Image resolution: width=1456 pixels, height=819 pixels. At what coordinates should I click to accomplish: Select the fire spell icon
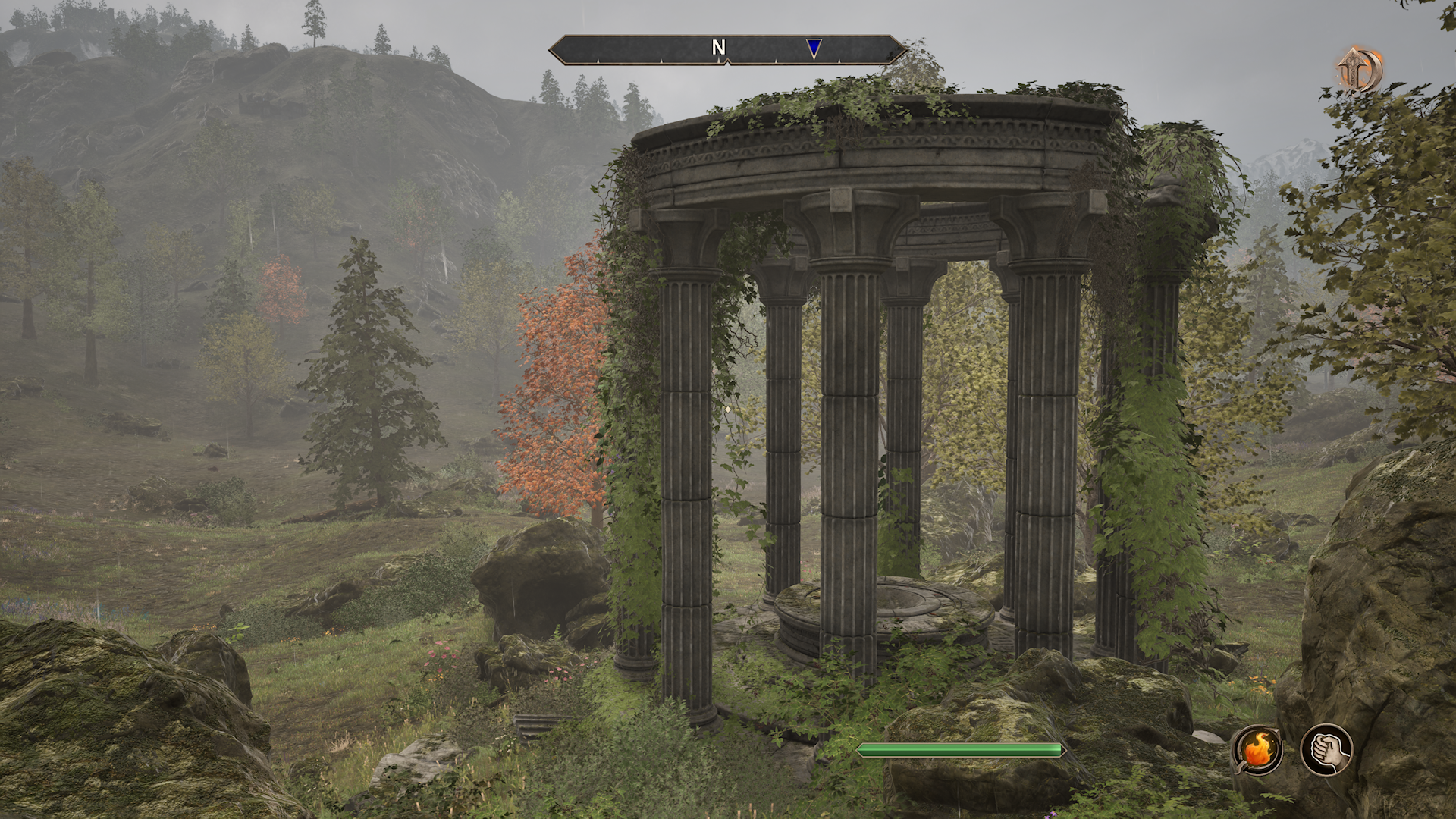point(1258,750)
